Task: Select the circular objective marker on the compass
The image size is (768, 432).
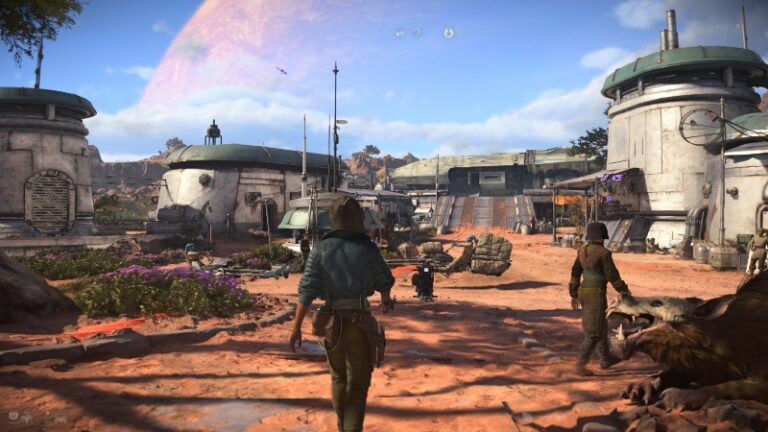Action: [x=448, y=33]
